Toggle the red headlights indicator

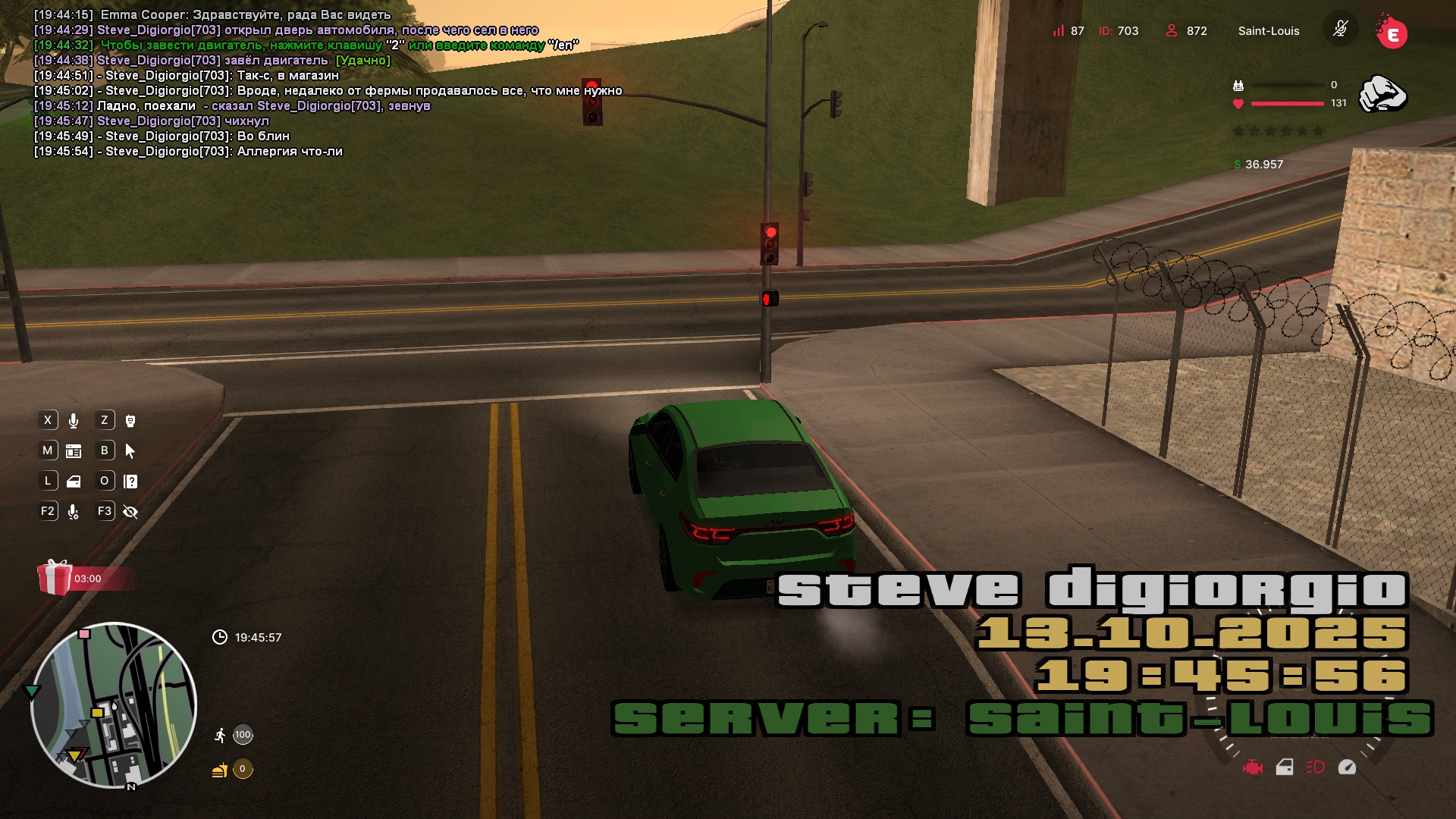pos(1316,767)
